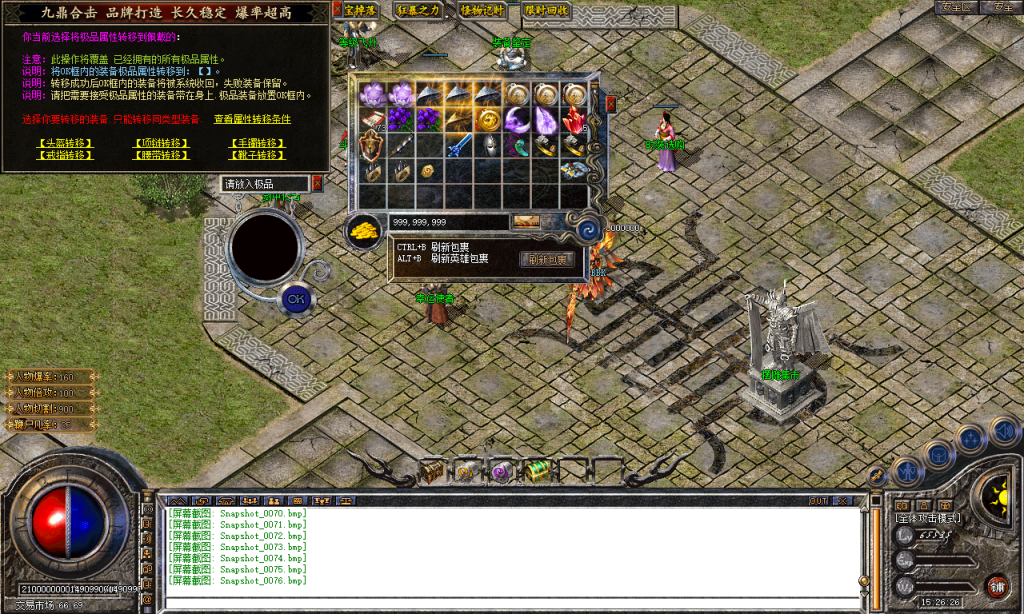Choose the 手镯转移 bracelet transfer option
The height and width of the screenshot is (614, 1024).
pos(257,143)
